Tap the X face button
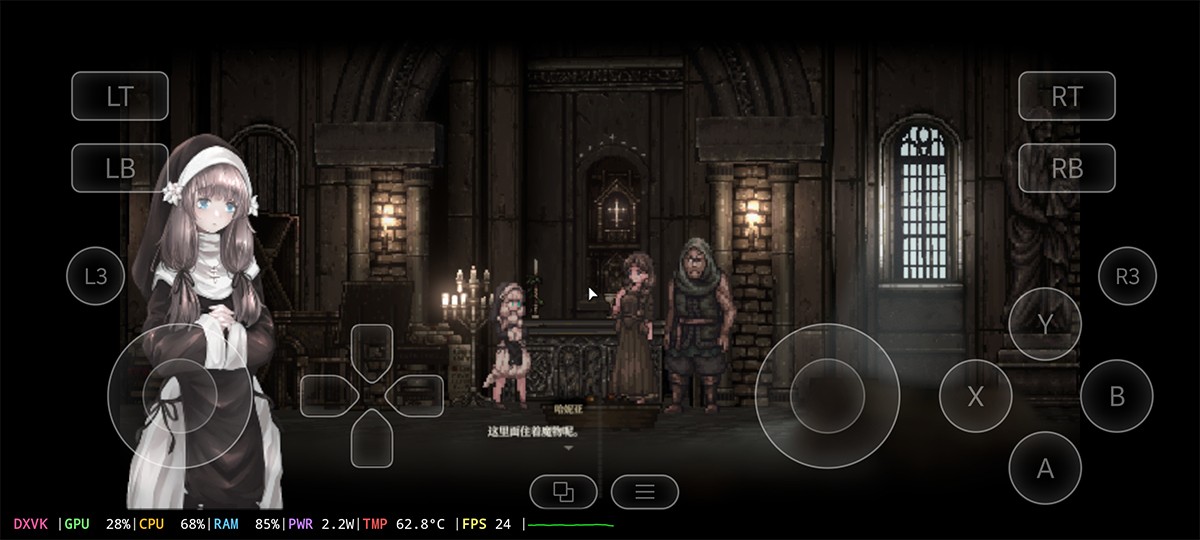The height and width of the screenshot is (540, 1200). pyautogui.click(x=975, y=396)
